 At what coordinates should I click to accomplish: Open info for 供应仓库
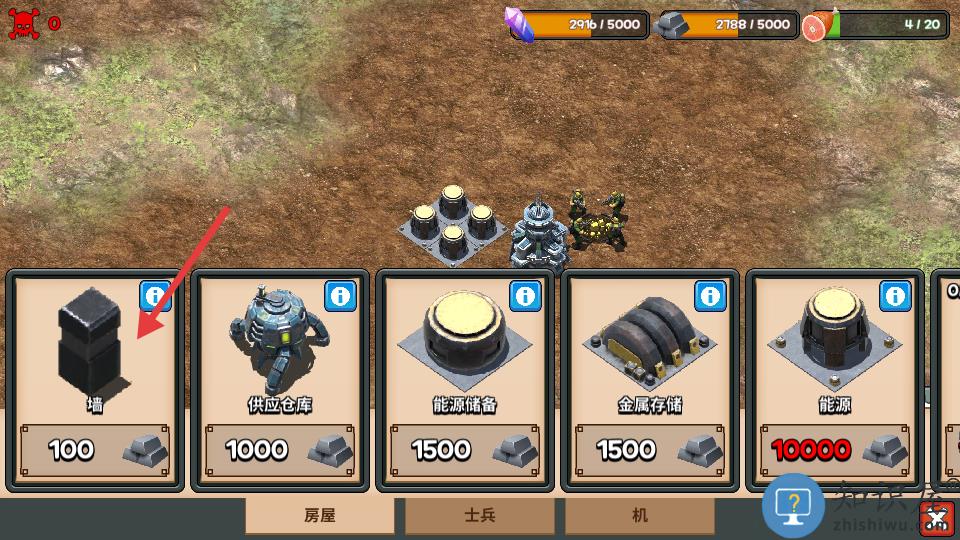(340, 296)
